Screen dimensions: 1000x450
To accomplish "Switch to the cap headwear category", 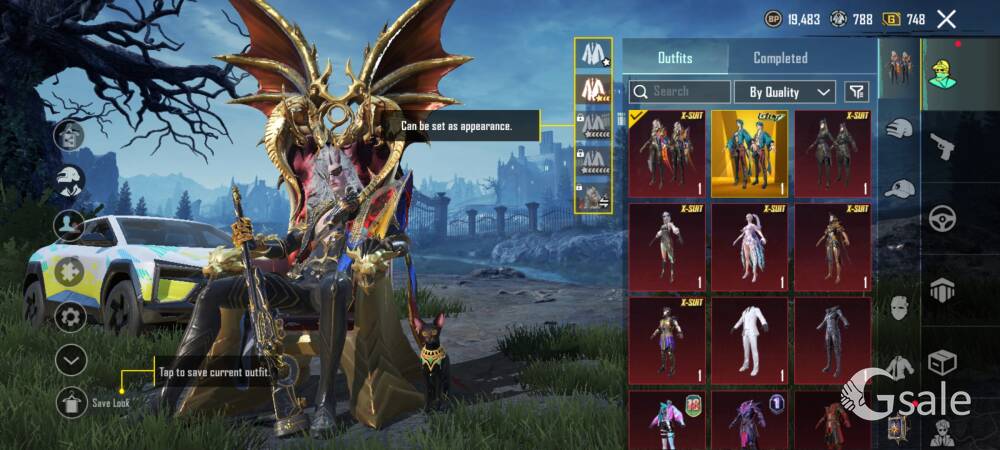I will click(x=900, y=188).
